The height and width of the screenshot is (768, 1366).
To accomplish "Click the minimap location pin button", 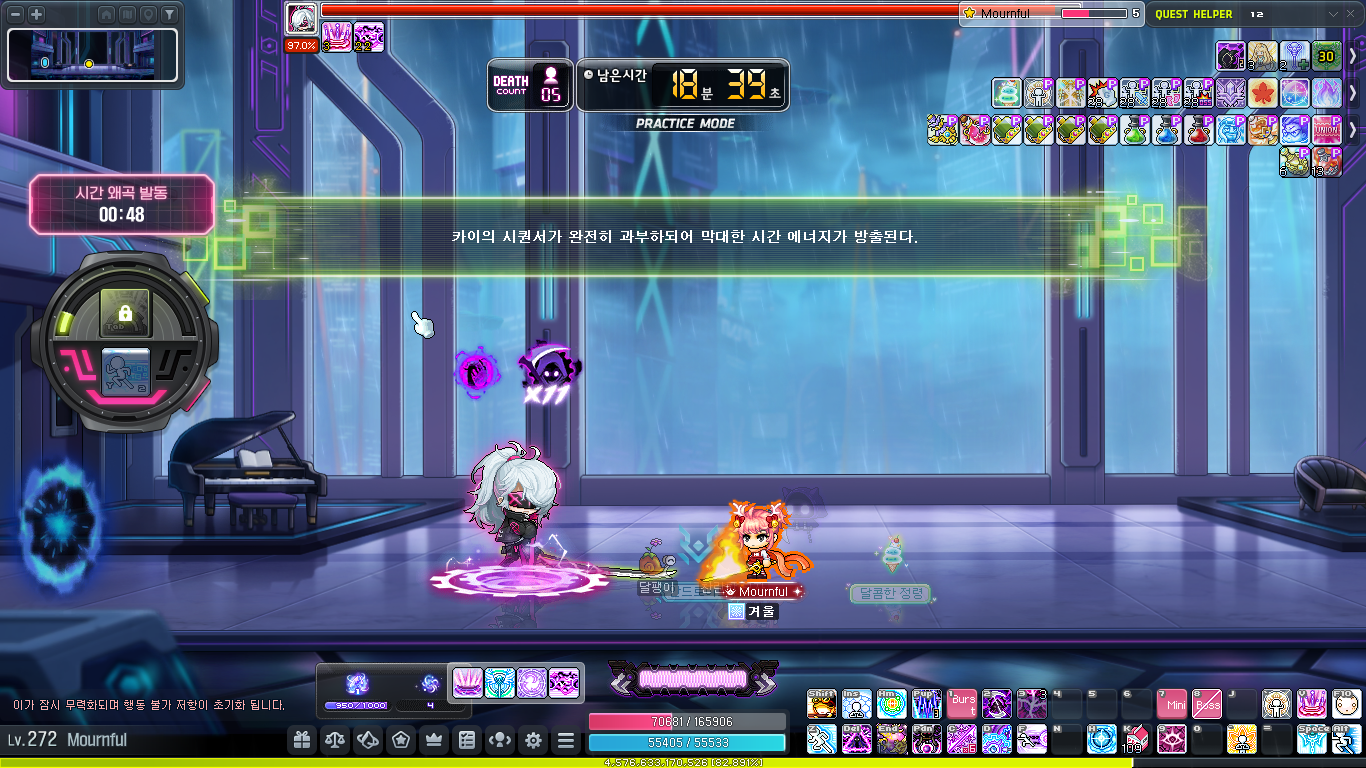I will [x=149, y=14].
